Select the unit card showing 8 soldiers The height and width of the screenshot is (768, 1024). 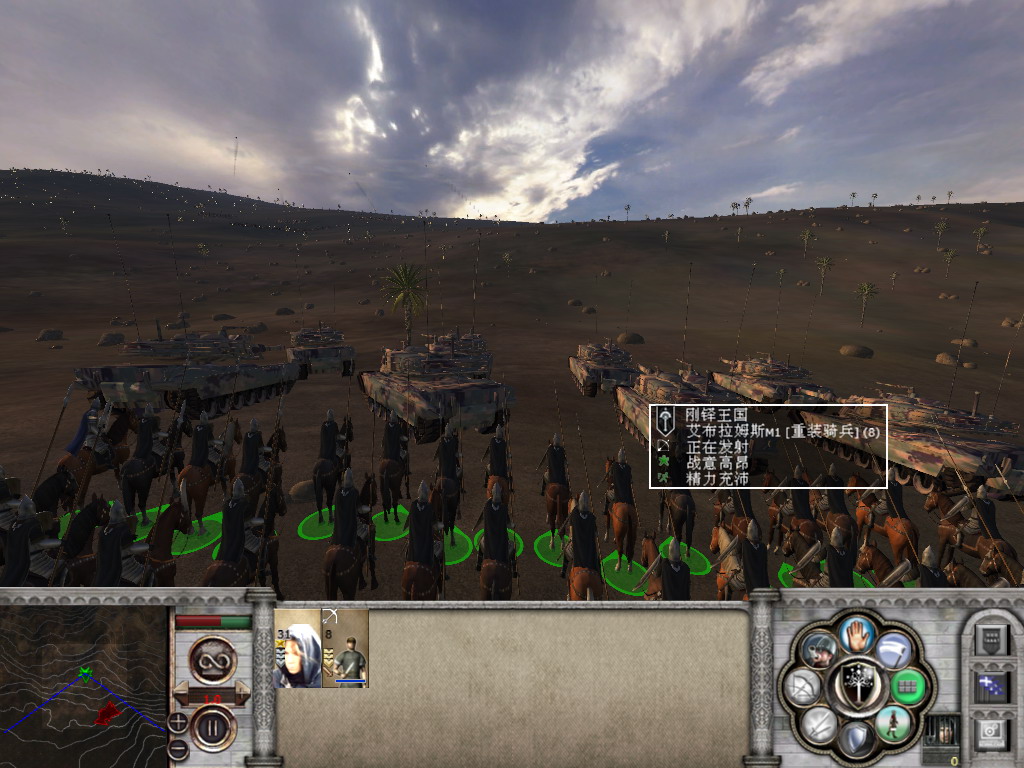[x=346, y=648]
